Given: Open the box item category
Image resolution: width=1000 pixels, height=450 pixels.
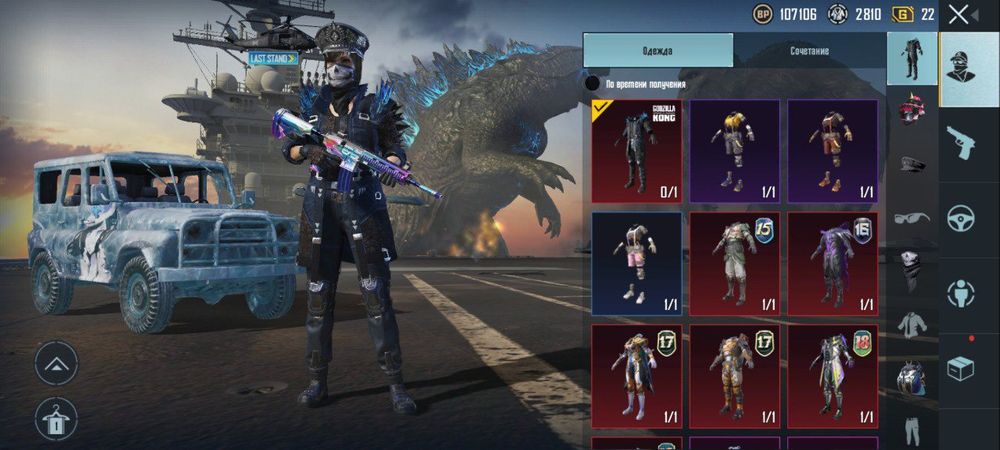Looking at the screenshot, I should (x=961, y=369).
